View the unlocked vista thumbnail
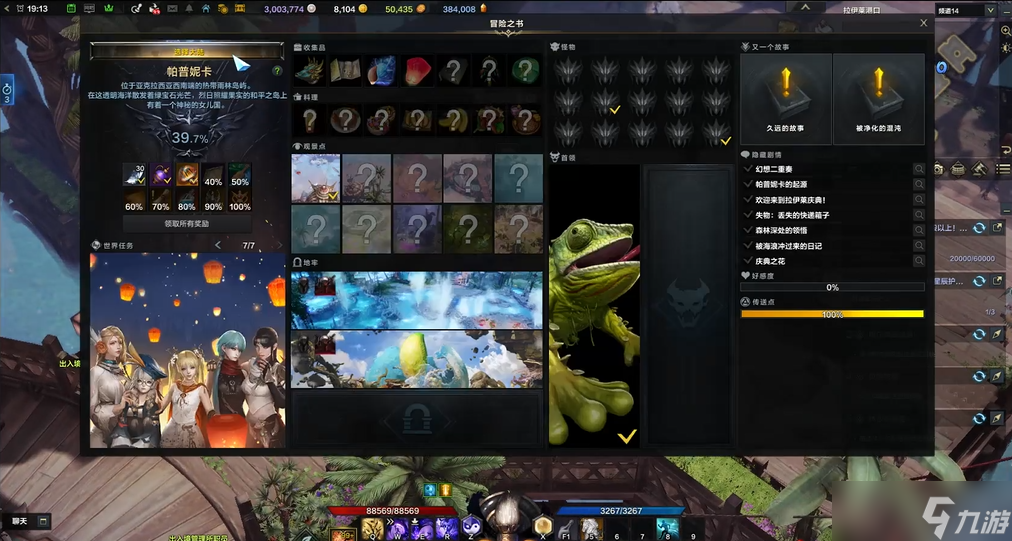 tap(315, 177)
